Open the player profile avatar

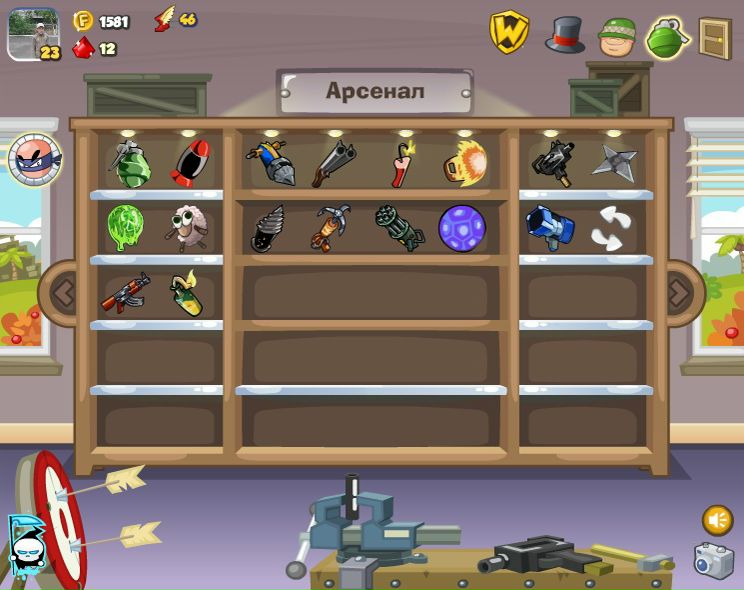[33, 33]
